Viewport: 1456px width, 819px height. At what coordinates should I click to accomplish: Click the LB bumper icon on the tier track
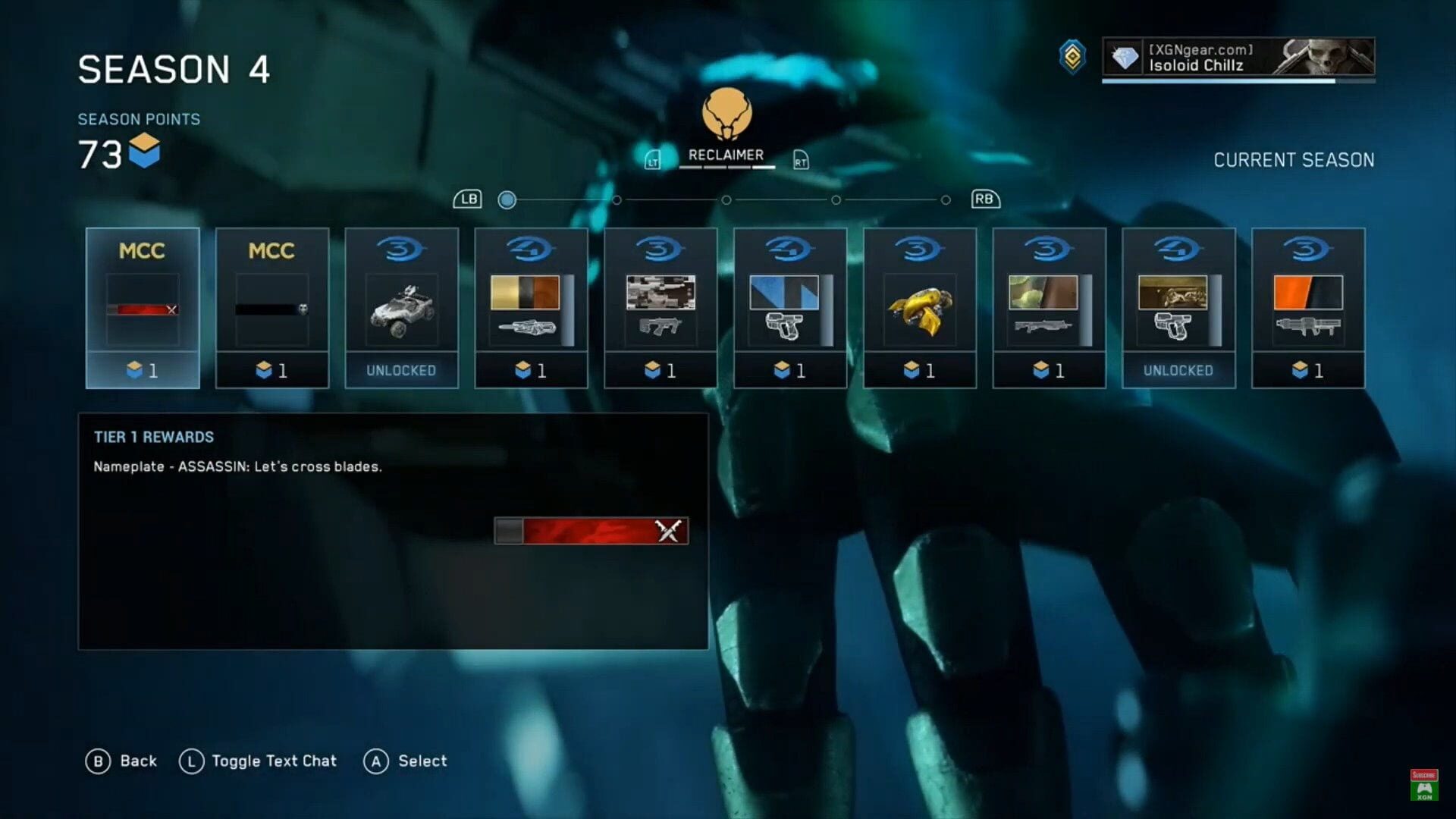469,199
